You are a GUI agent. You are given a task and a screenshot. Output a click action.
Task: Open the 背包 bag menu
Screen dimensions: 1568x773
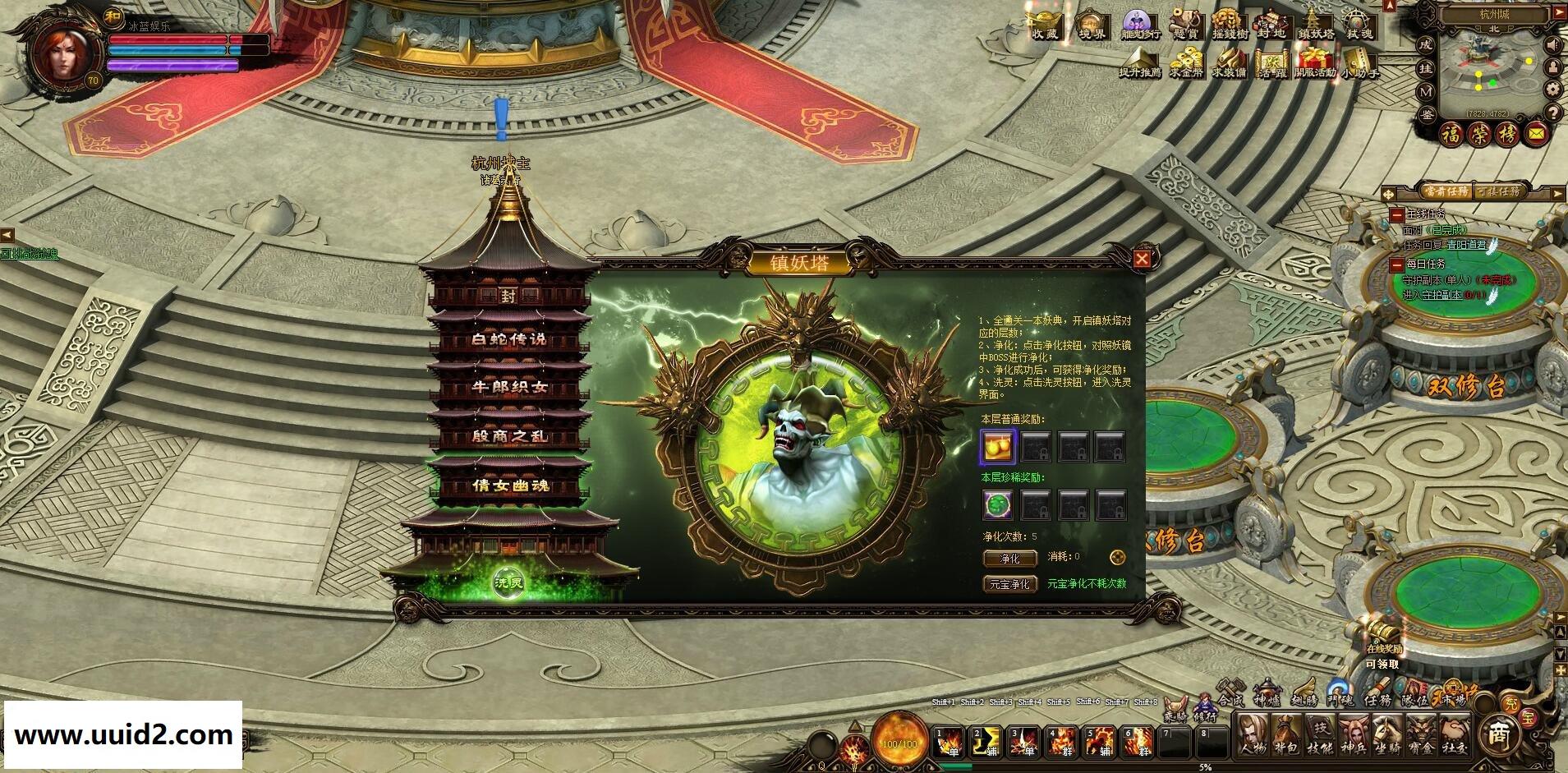(x=1287, y=734)
